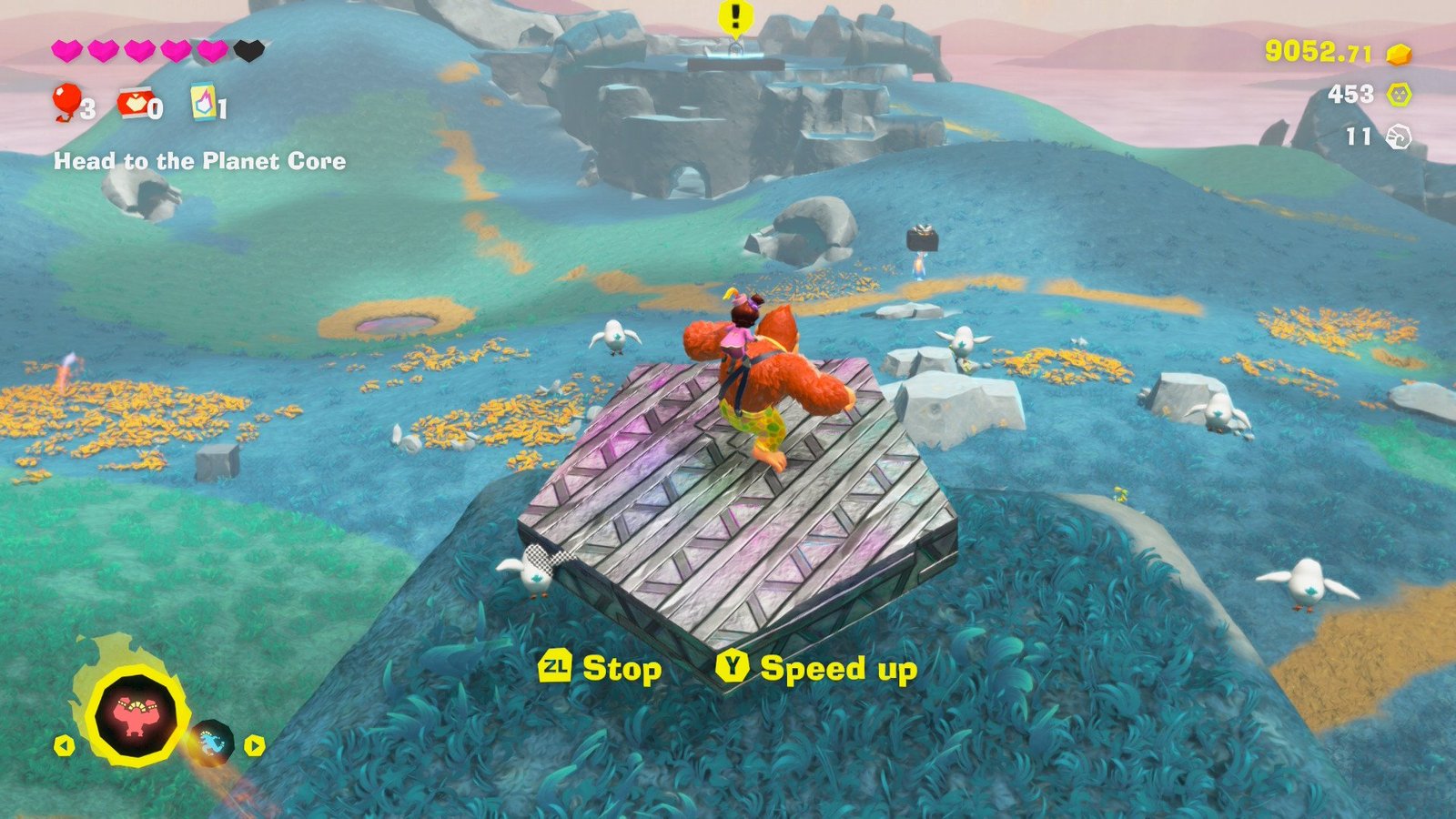Cycle to the next Bananza with right arrow
The image size is (1456, 819).
pos(254,746)
